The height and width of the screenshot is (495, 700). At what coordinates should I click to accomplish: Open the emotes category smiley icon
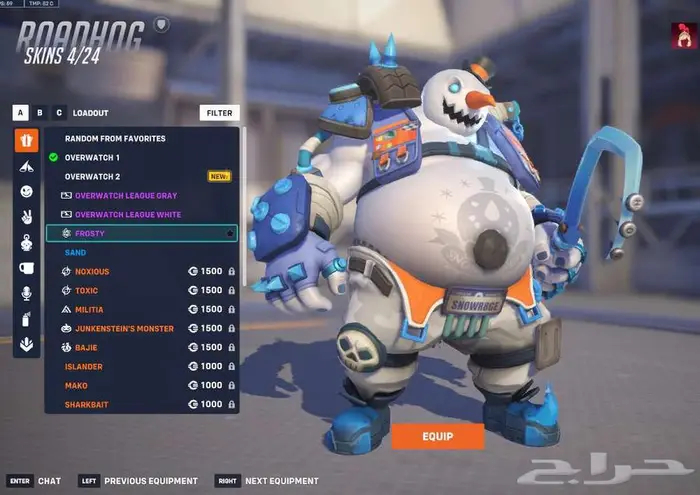click(27, 191)
